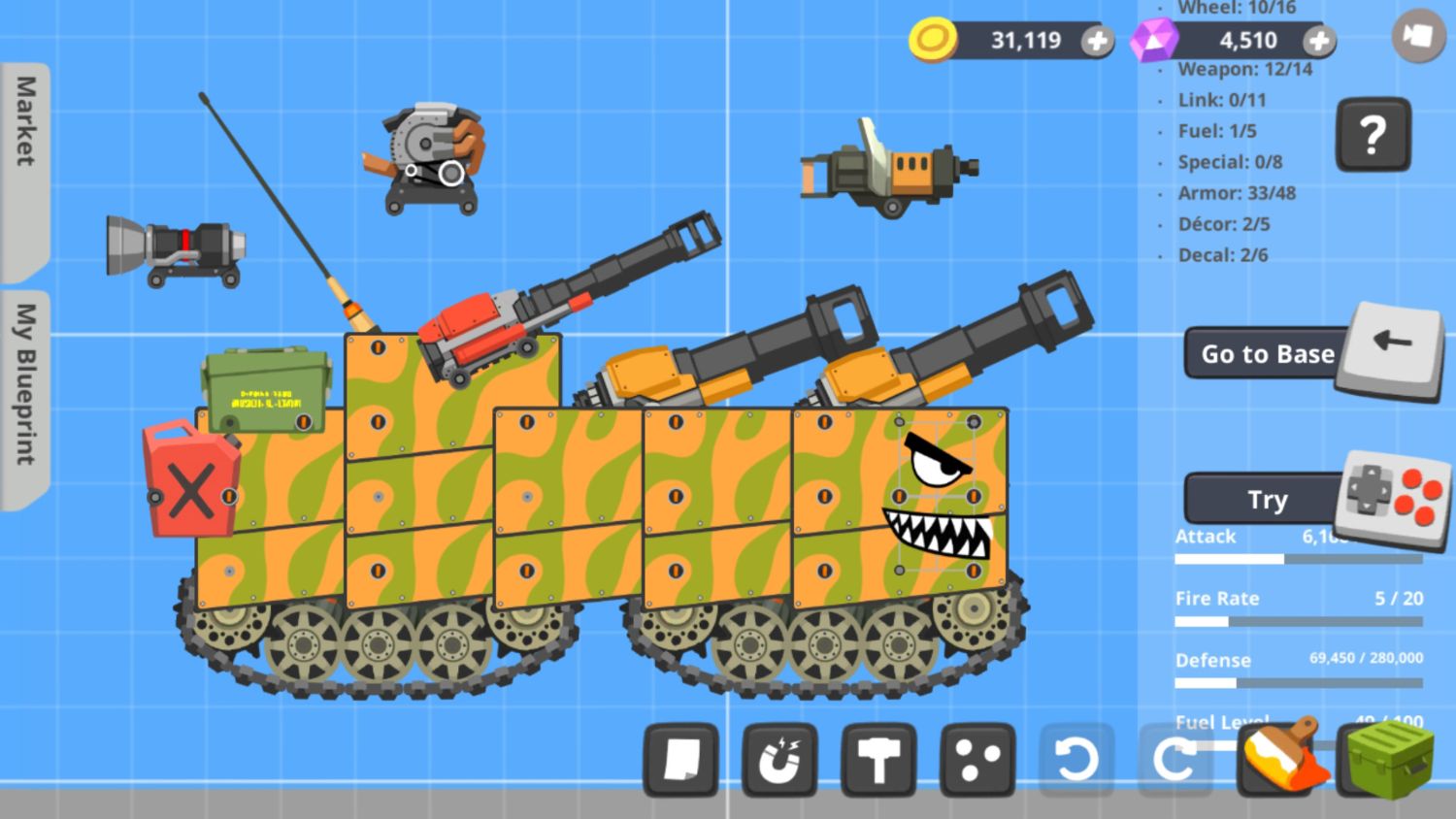Open the paint brush decal tool
This screenshot has width=1456, height=819.
click(x=1274, y=761)
